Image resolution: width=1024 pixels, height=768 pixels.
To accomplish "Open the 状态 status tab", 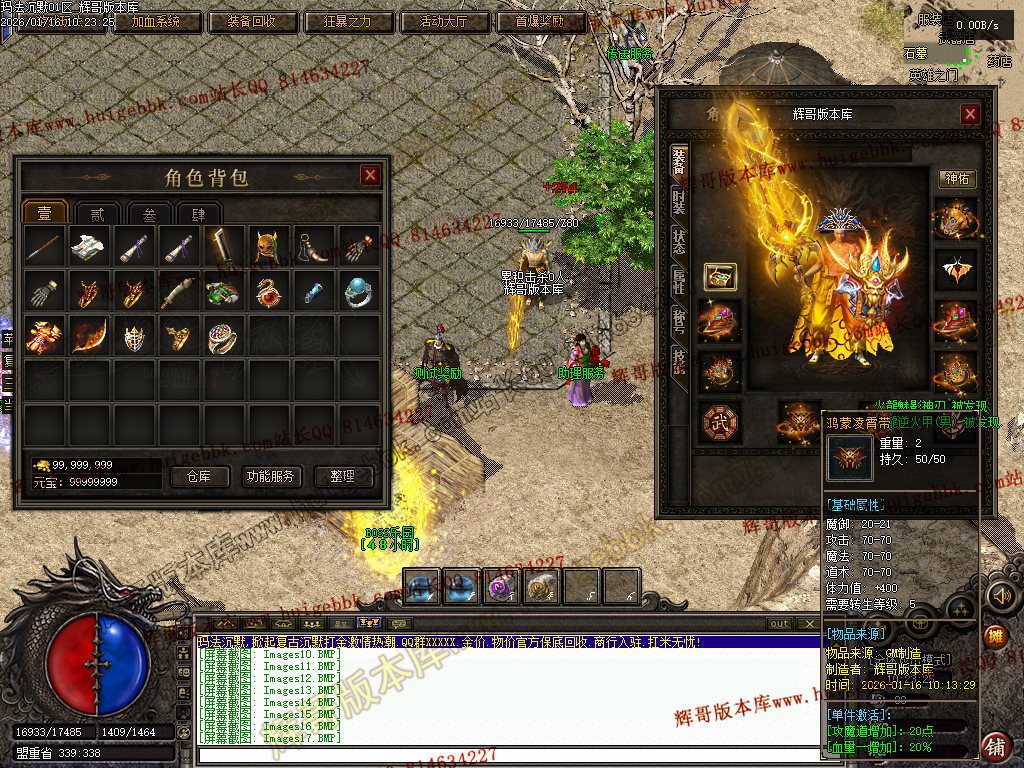I will coord(679,240).
